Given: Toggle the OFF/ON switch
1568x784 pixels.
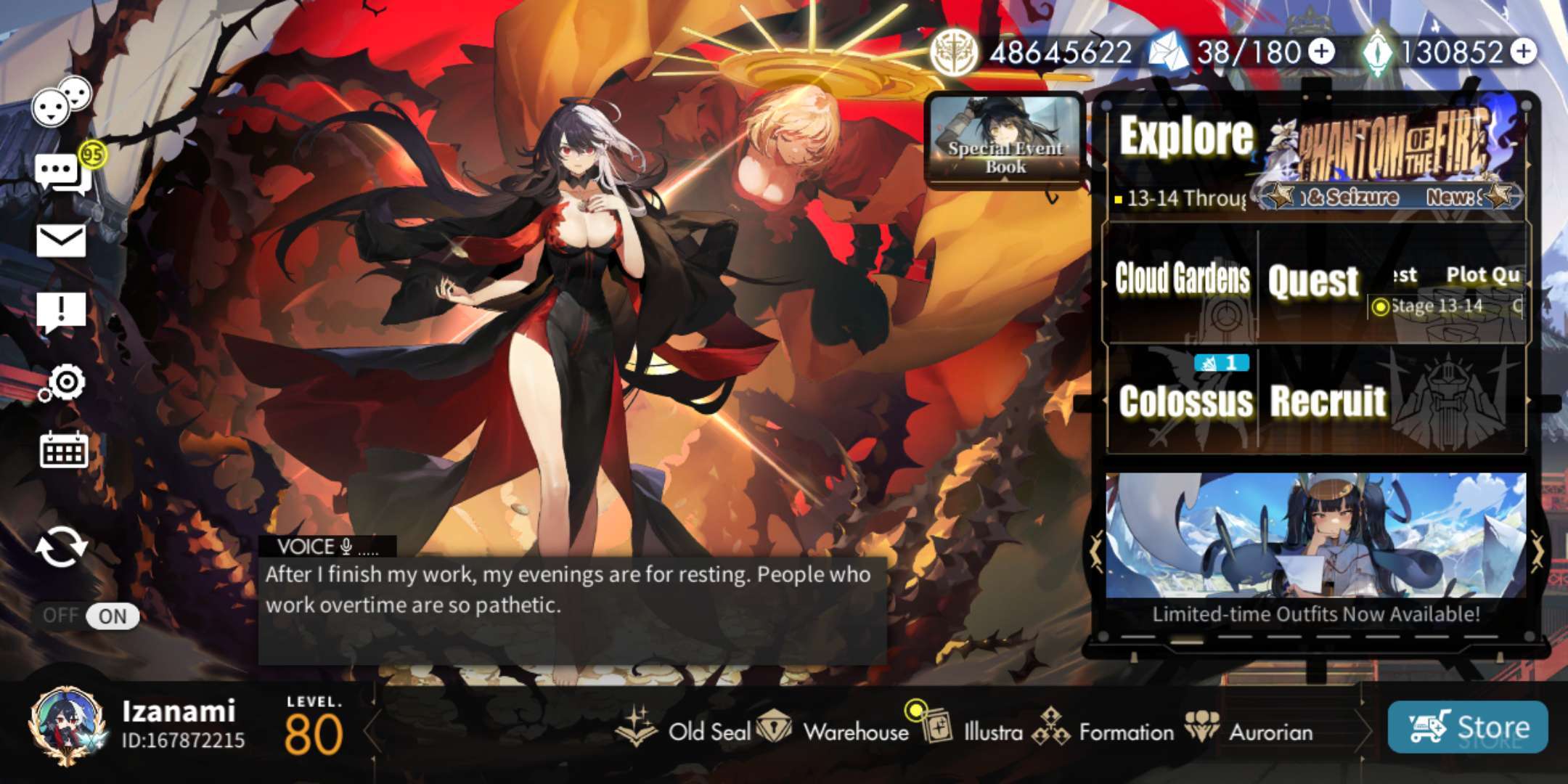Looking at the screenshot, I should tap(90, 616).
